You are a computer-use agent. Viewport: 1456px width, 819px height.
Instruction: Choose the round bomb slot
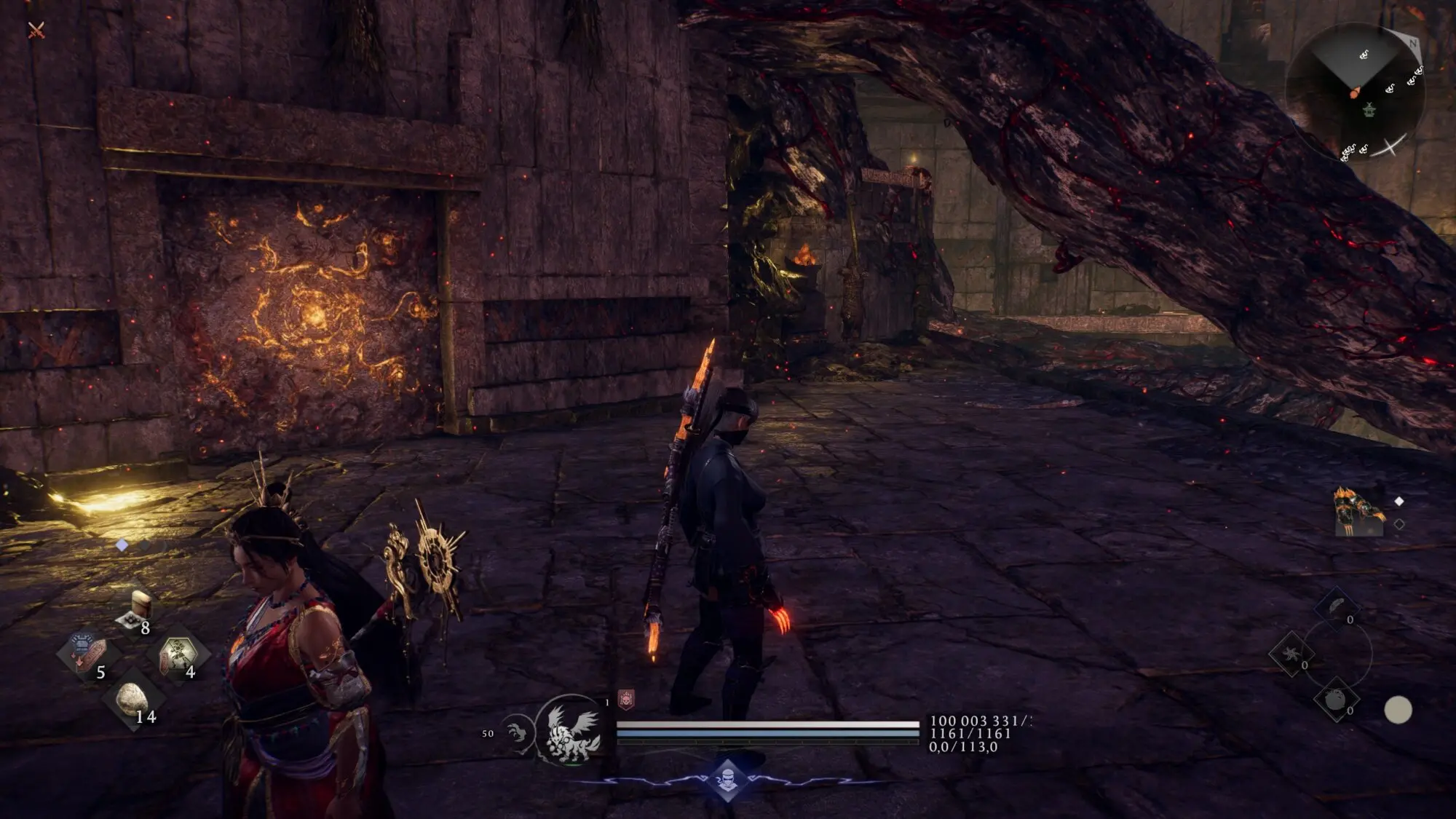click(x=1335, y=700)
